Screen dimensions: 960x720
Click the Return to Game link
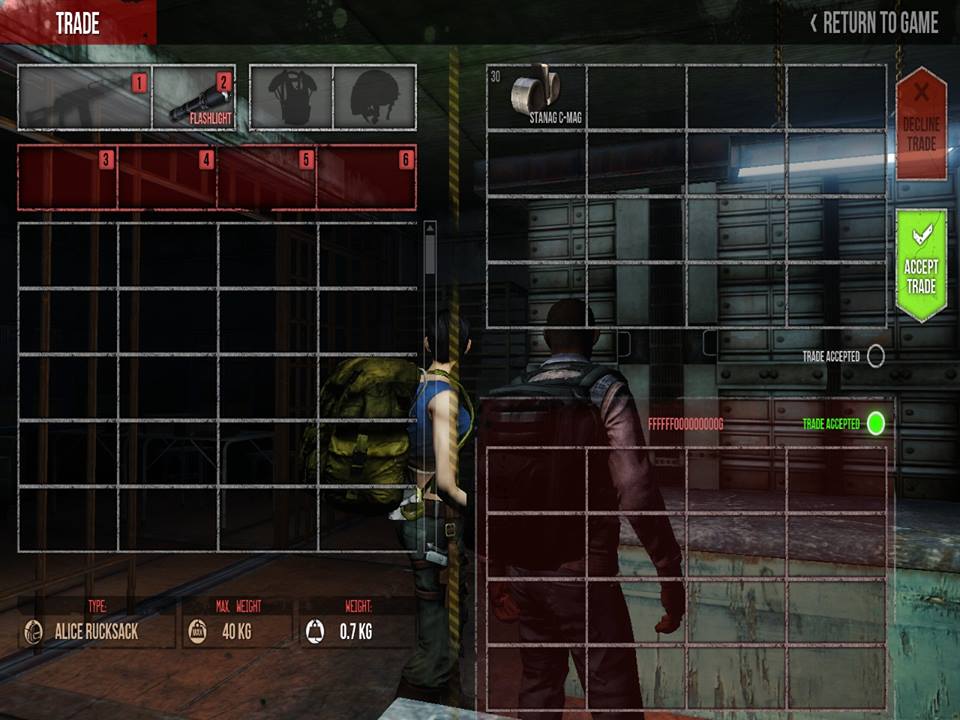coord(875,23)
